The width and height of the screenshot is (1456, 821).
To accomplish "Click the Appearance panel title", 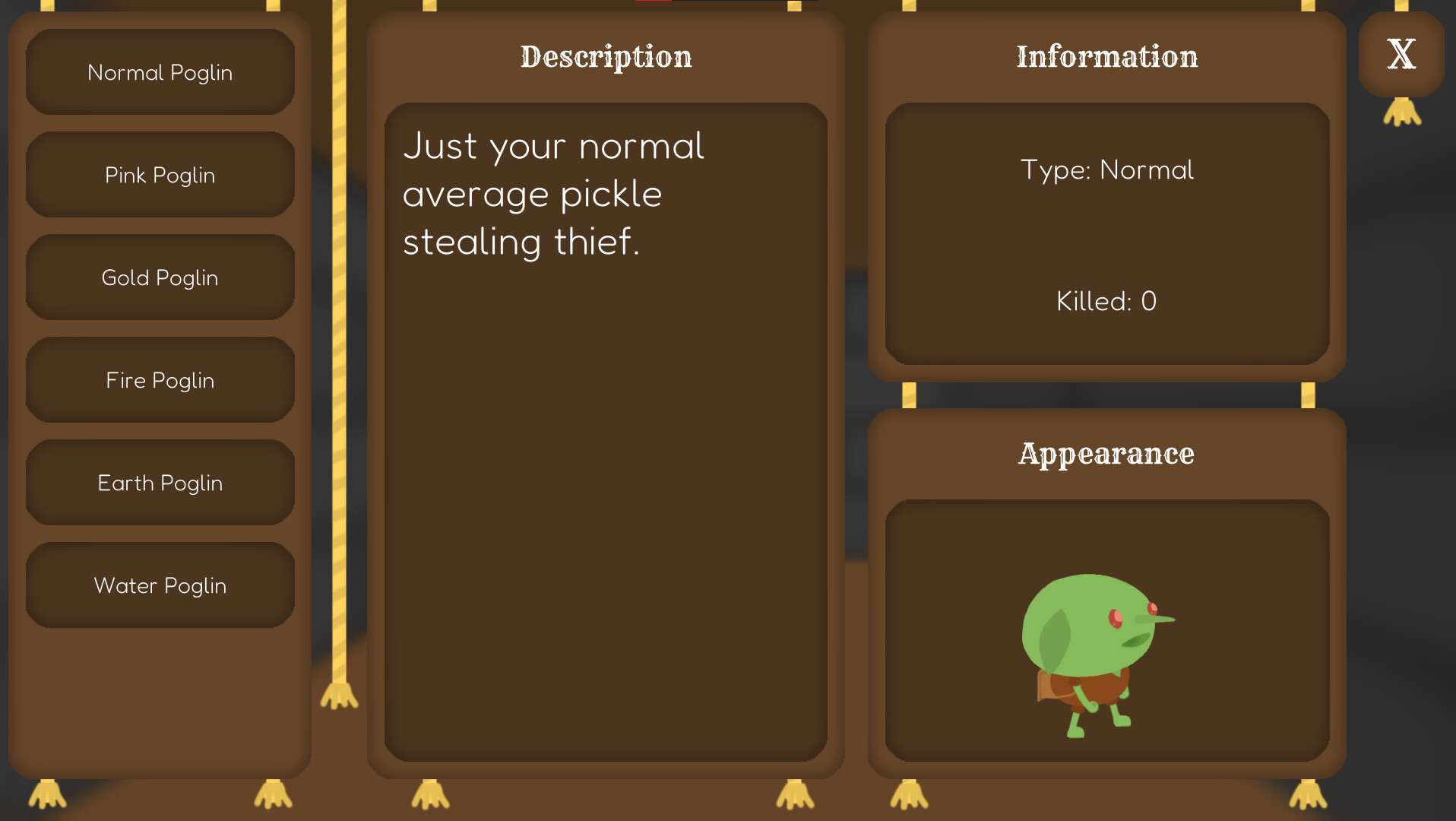I will tap(1106, 454).
